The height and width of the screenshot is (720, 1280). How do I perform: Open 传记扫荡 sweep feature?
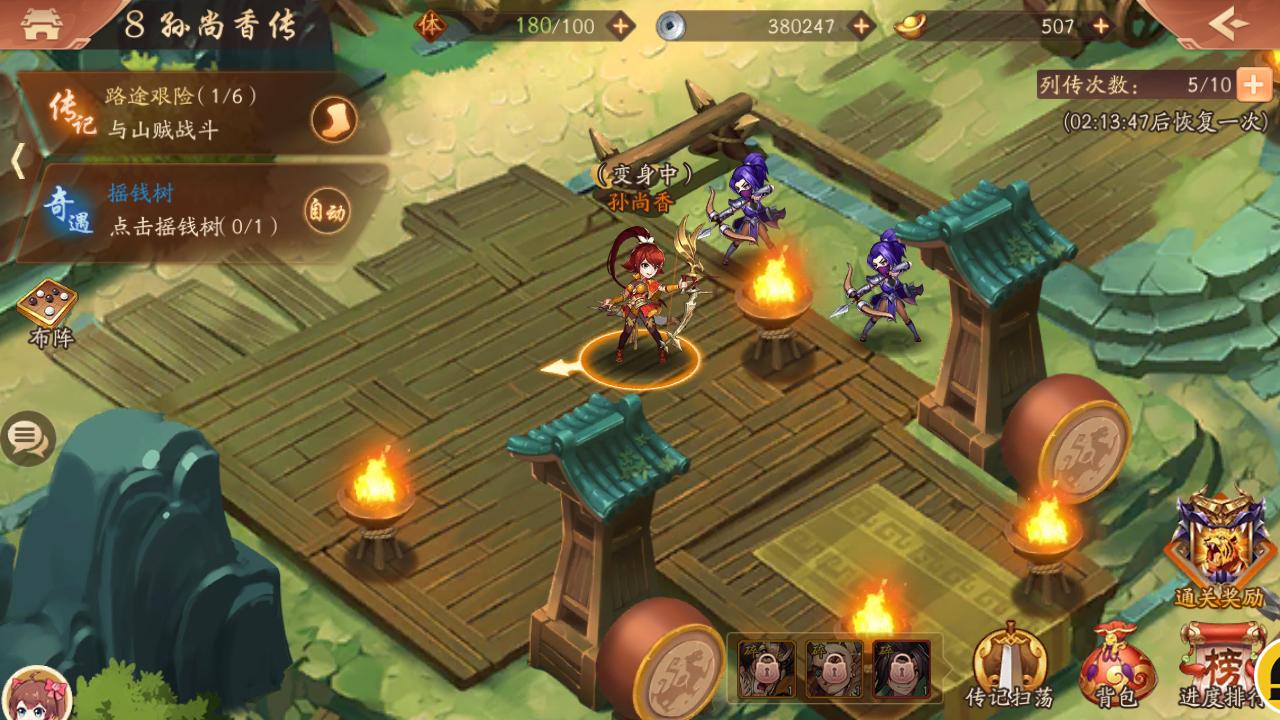pyautogui.click(x=1010, y=664)
